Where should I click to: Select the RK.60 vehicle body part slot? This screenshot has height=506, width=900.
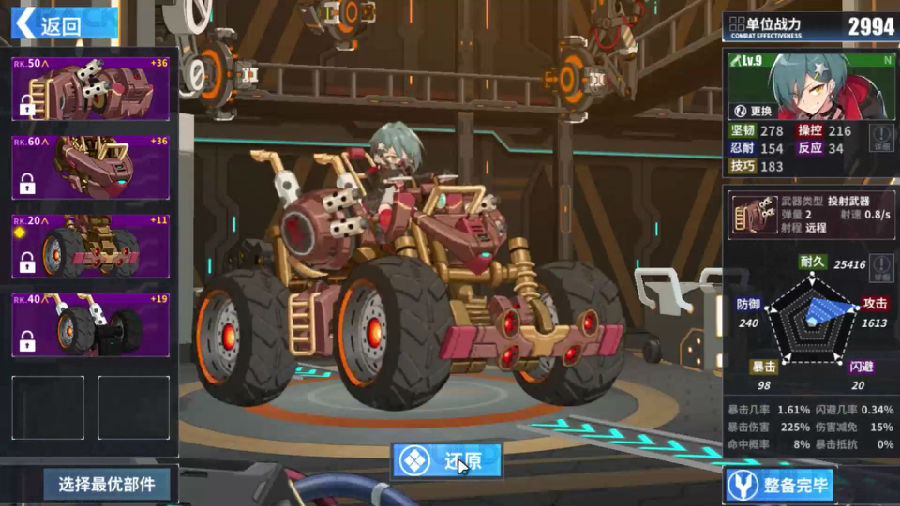tap(91, 167)
